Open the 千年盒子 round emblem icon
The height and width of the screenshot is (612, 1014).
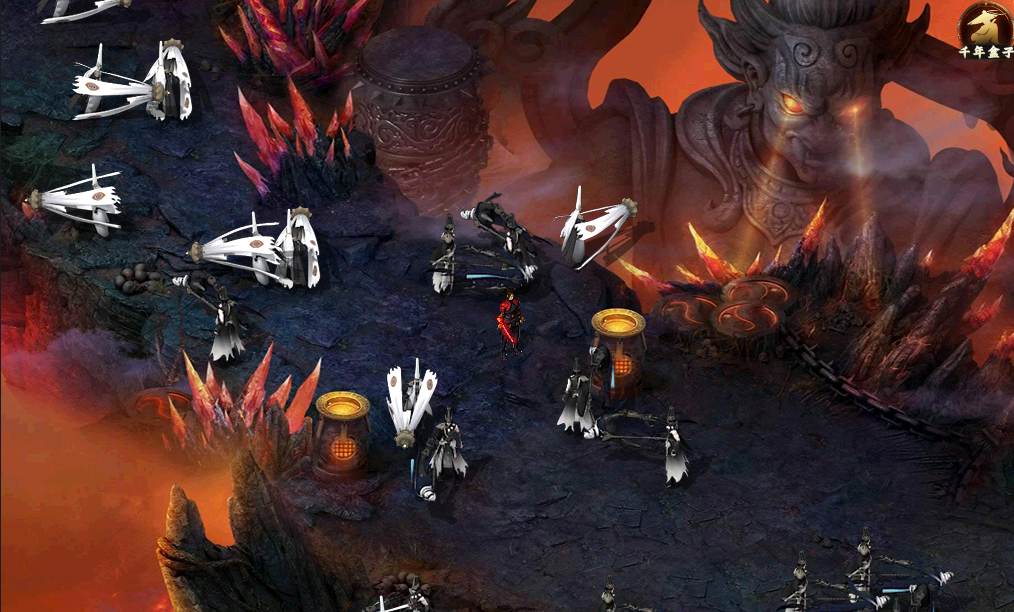984,25
